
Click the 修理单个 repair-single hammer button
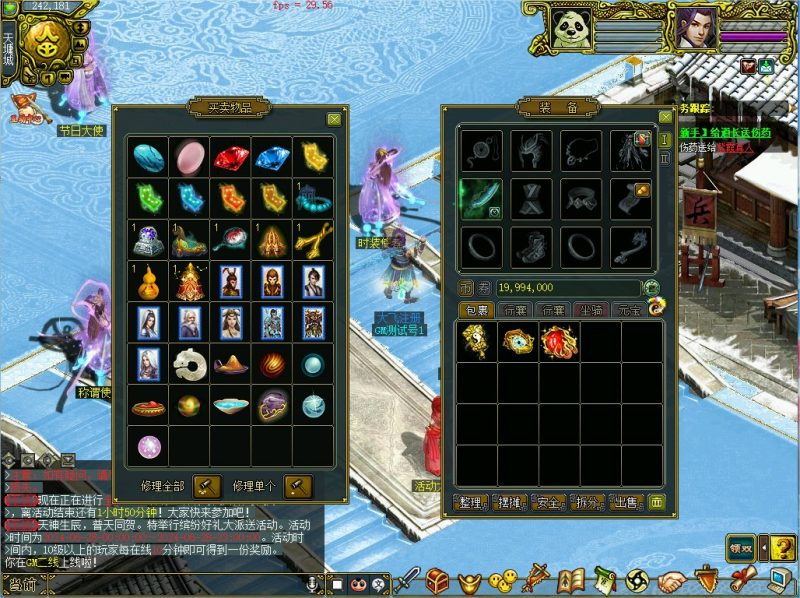point(298,486)
